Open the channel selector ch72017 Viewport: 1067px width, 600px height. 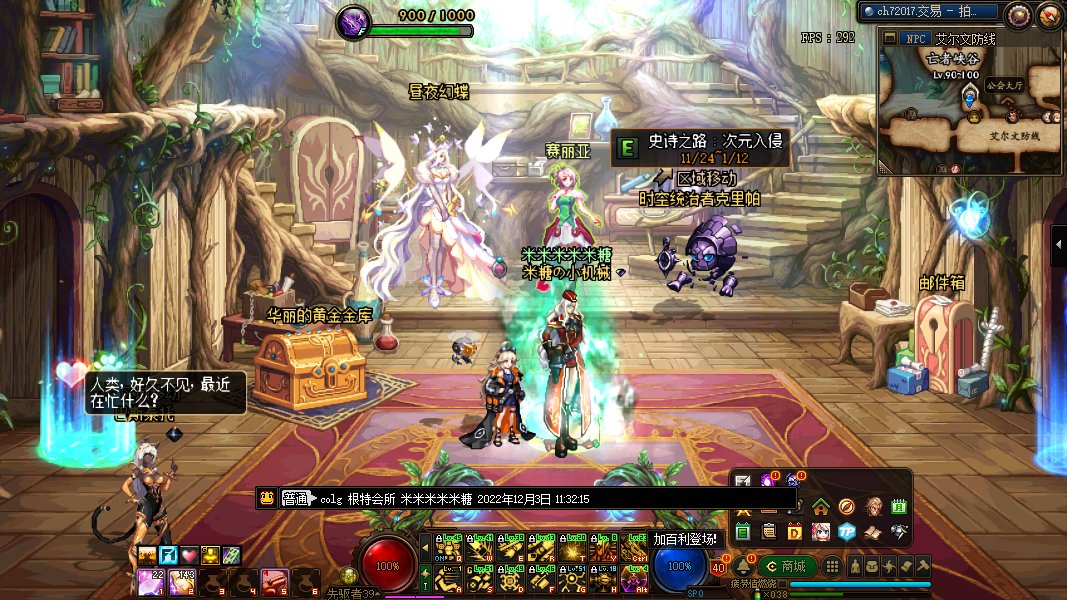click(916, 11)
